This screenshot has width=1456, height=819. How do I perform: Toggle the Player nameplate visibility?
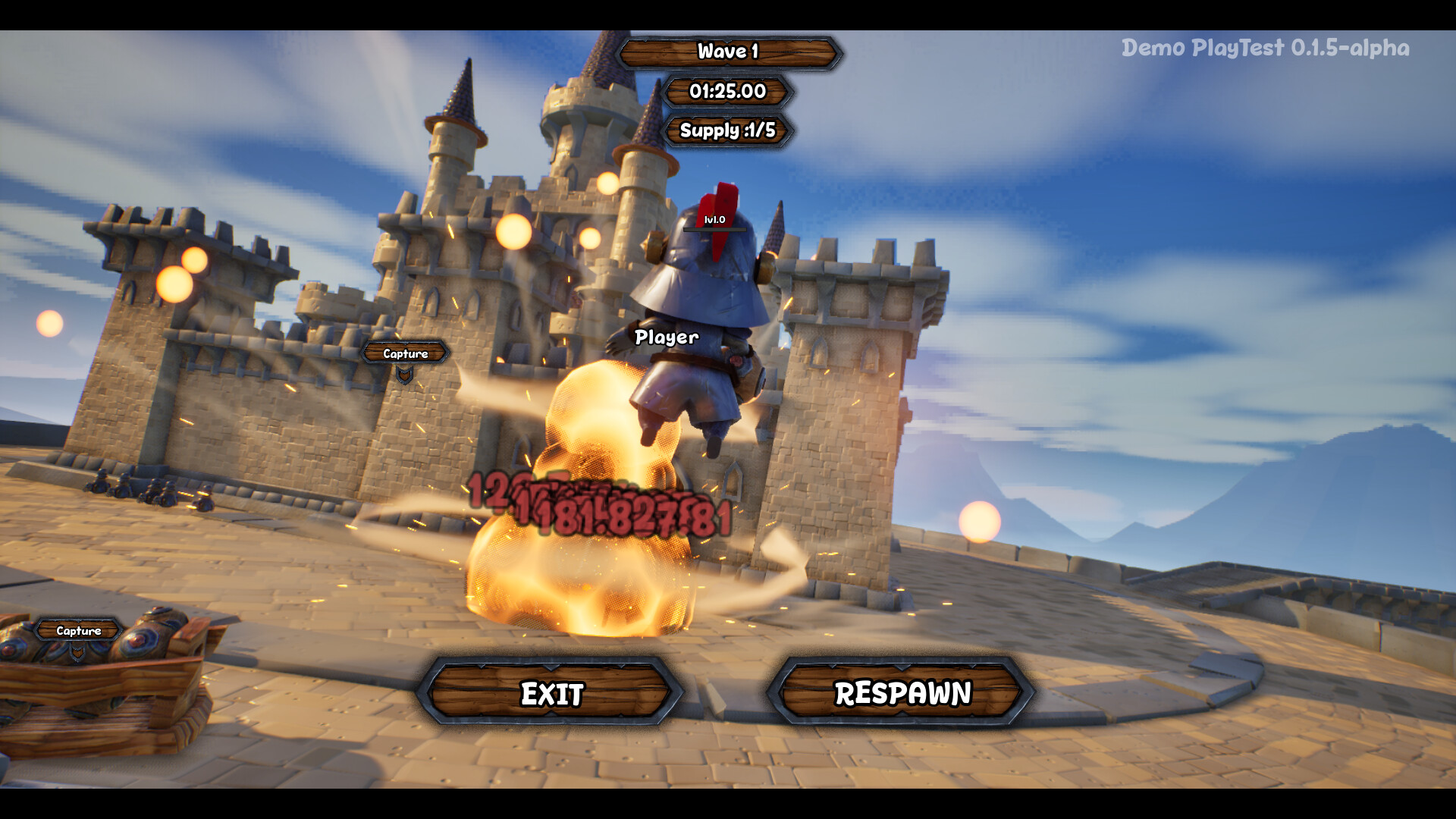coord(665,337)
